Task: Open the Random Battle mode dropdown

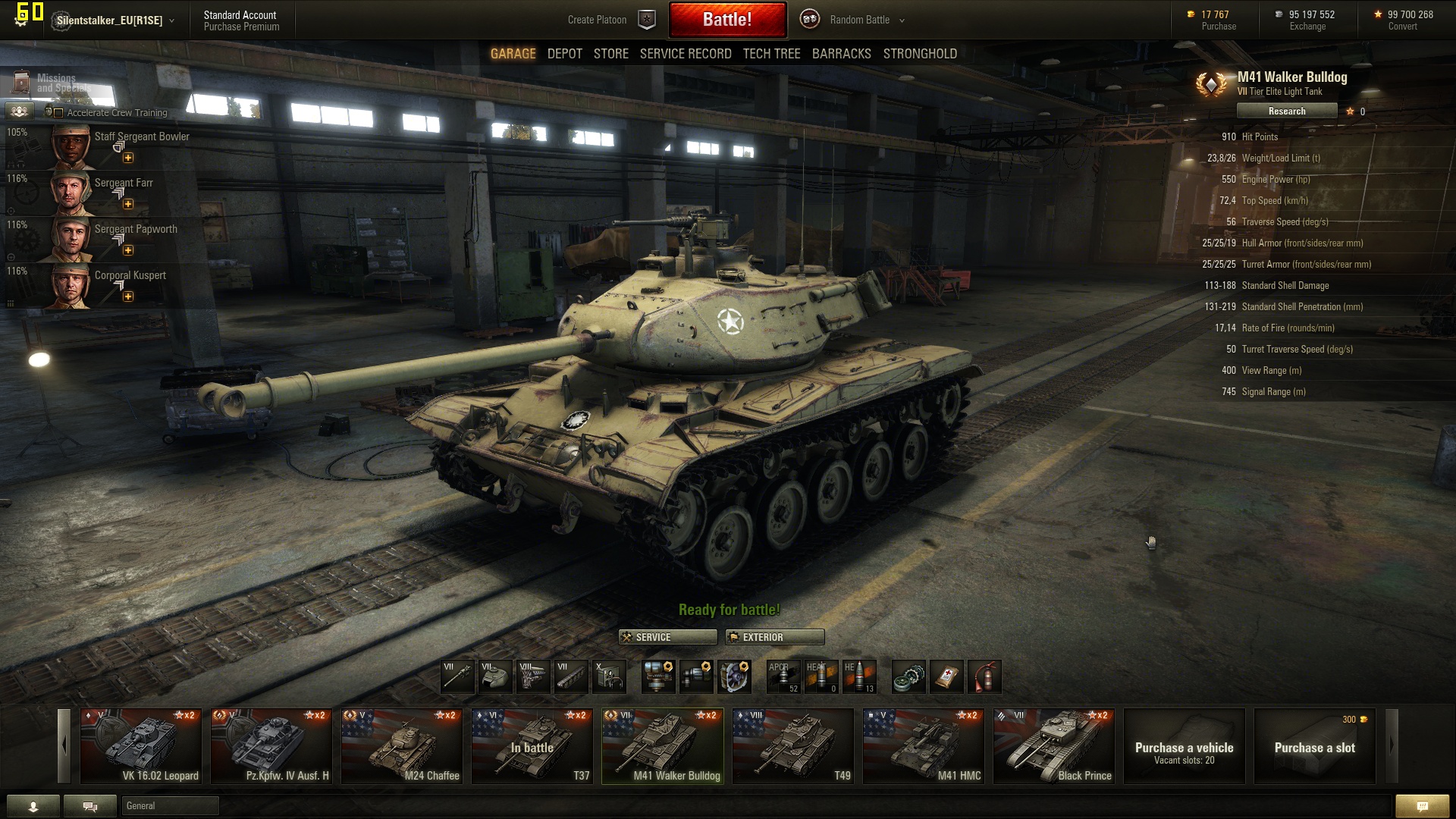Action: (867, 20)
